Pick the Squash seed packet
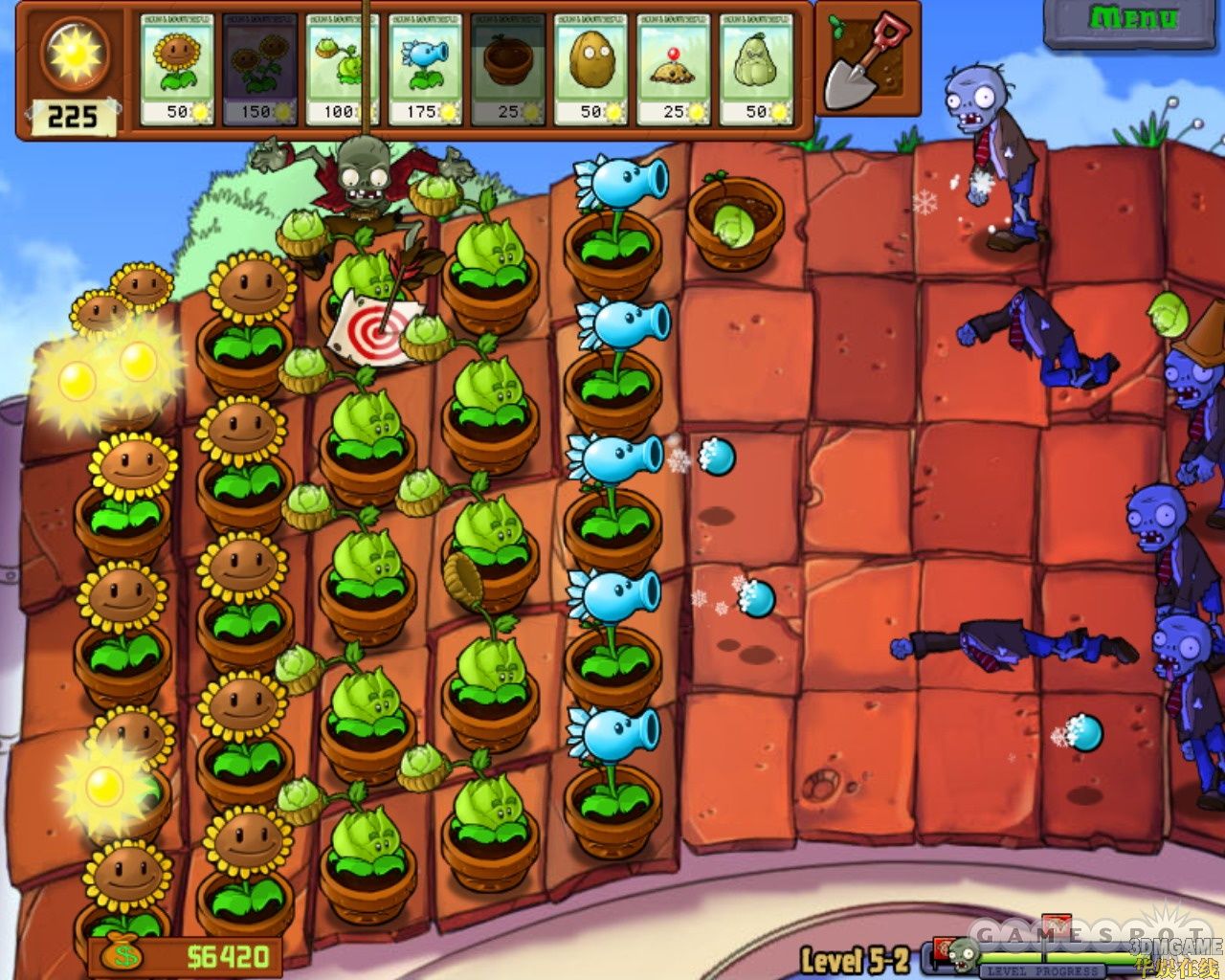The image size is (1225, 980). pyautogui.click(x=756, y=69)
